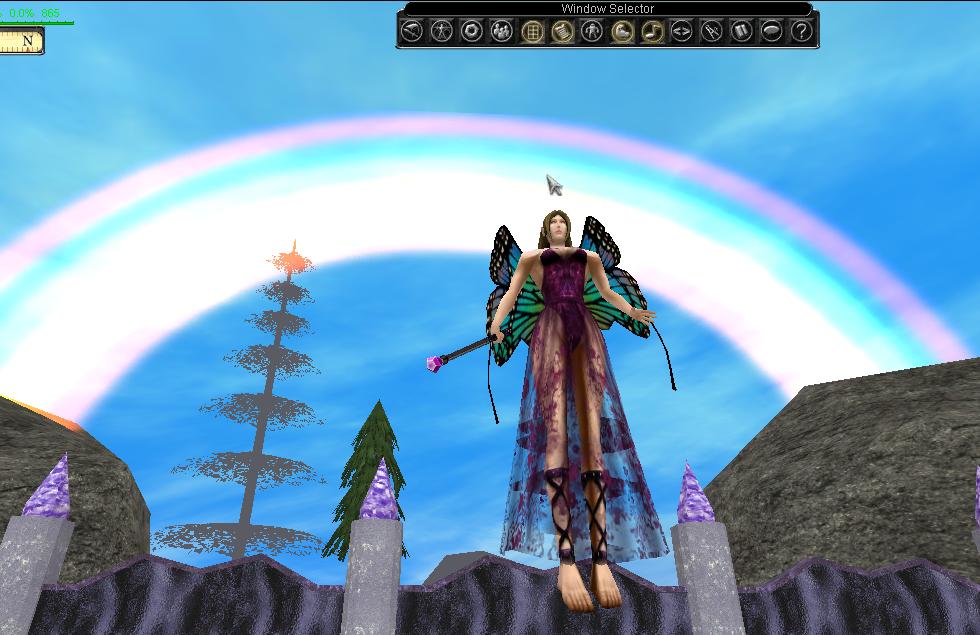Open the music note window
The width and height of the screenshot is (980, 635).
pos(651,32)
